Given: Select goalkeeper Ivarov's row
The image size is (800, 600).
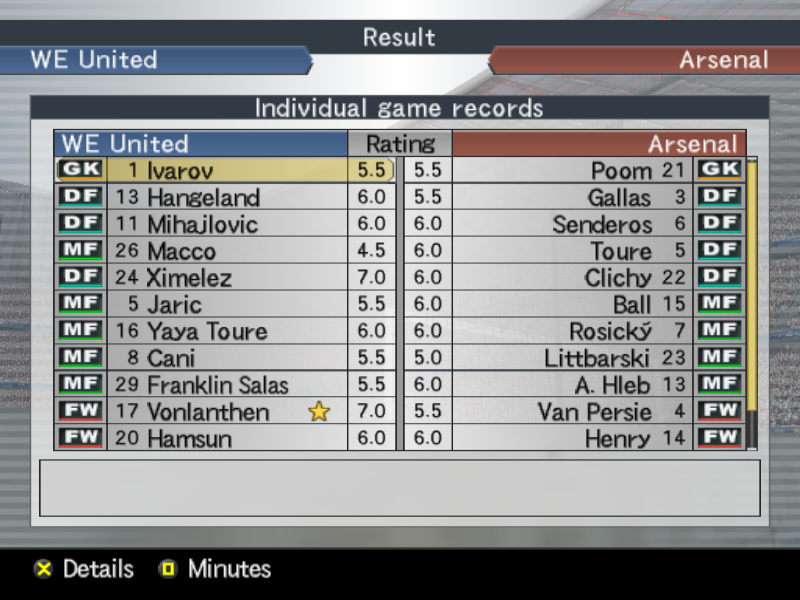Looking at the screenshot, I should point(200,171).
